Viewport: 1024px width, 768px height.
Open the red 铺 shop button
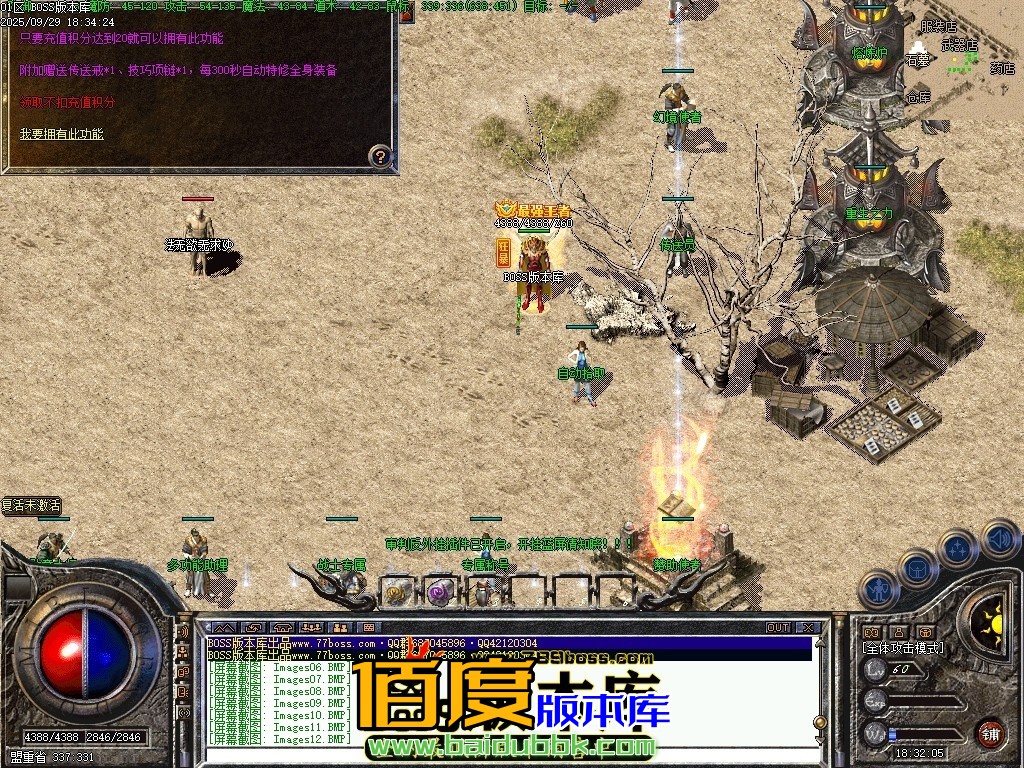pos(990,733)
